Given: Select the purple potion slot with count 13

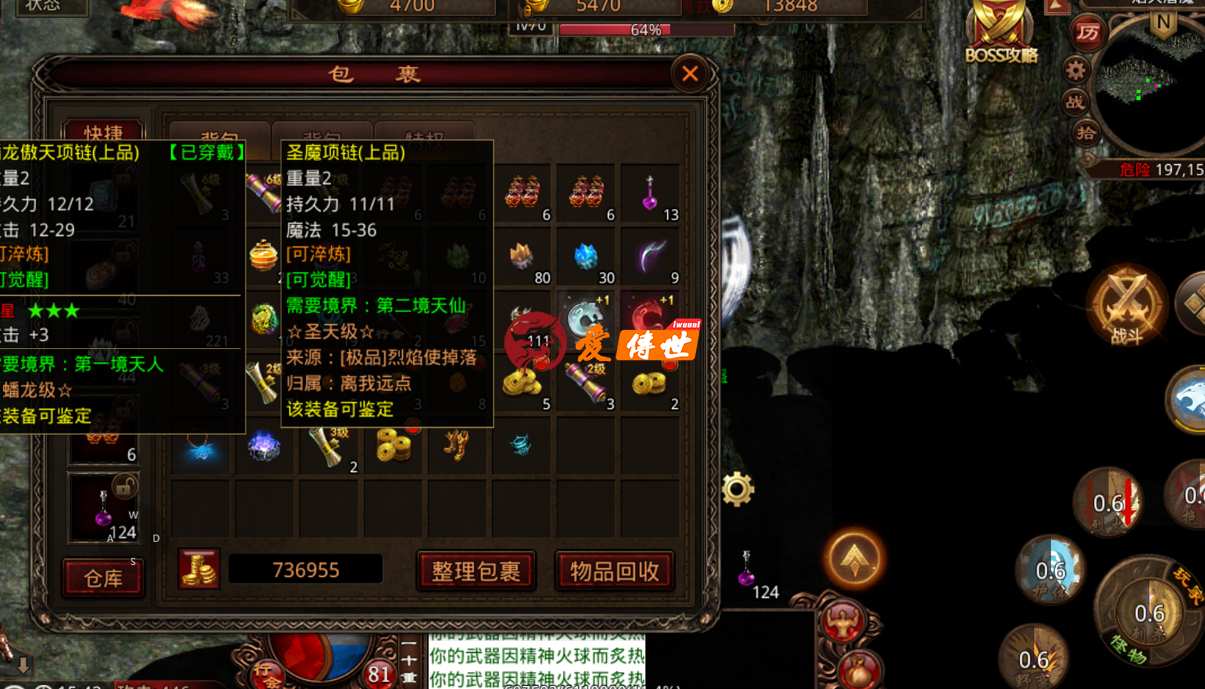Looking at the screenshot, I should (x=650, y=193).
